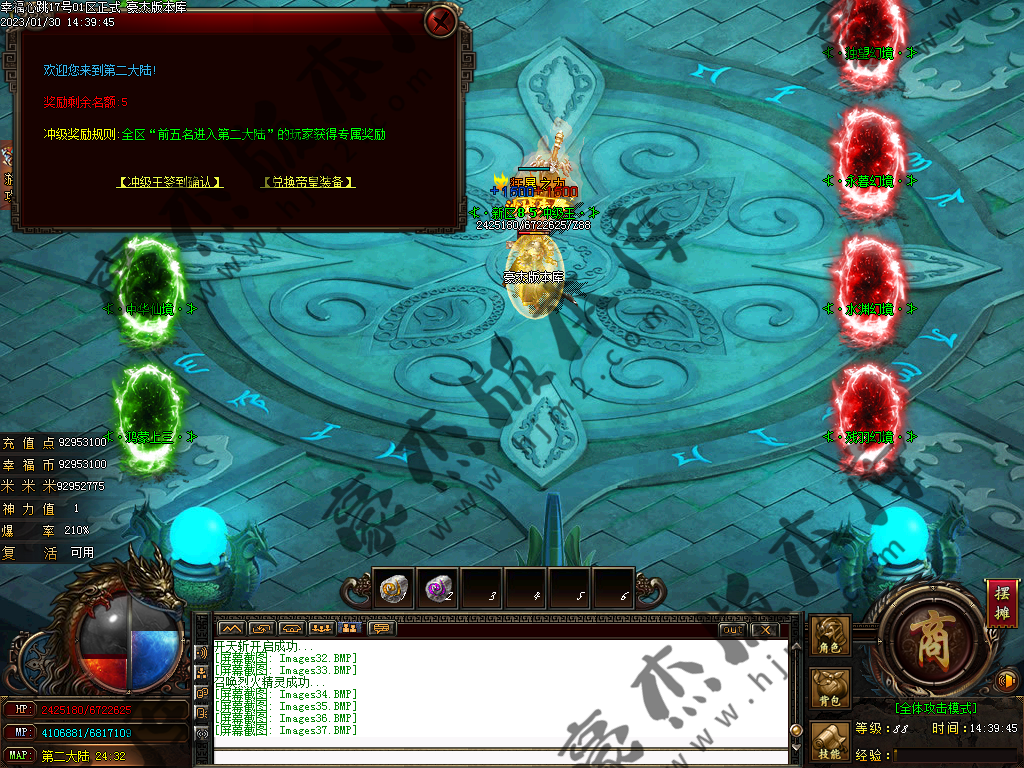Click the 摆摊 stall banner button
Screen dimensions: 1024x768
1001,603
